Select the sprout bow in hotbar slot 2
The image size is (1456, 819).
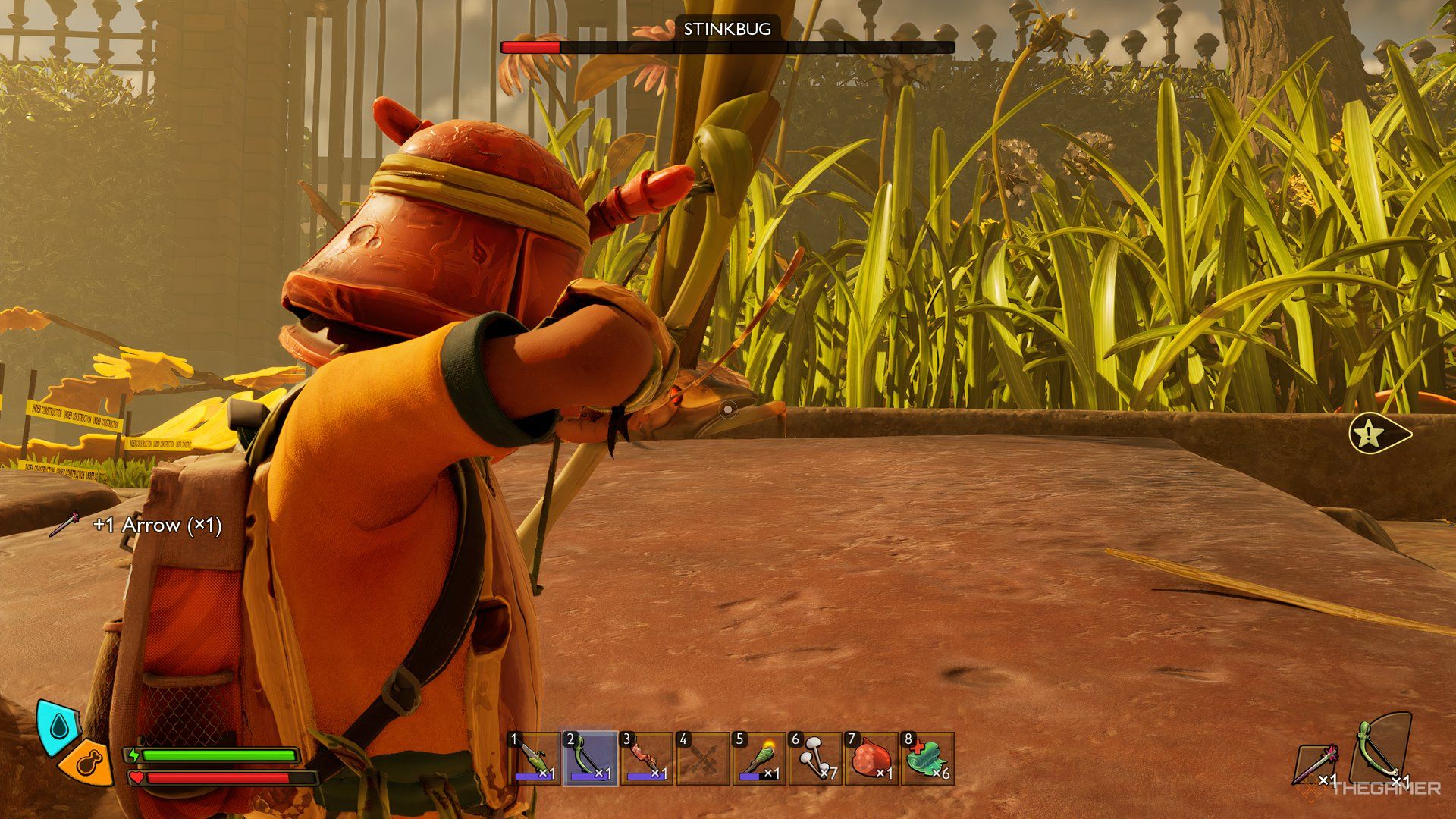pyautogui.click(x=590, y=758)
